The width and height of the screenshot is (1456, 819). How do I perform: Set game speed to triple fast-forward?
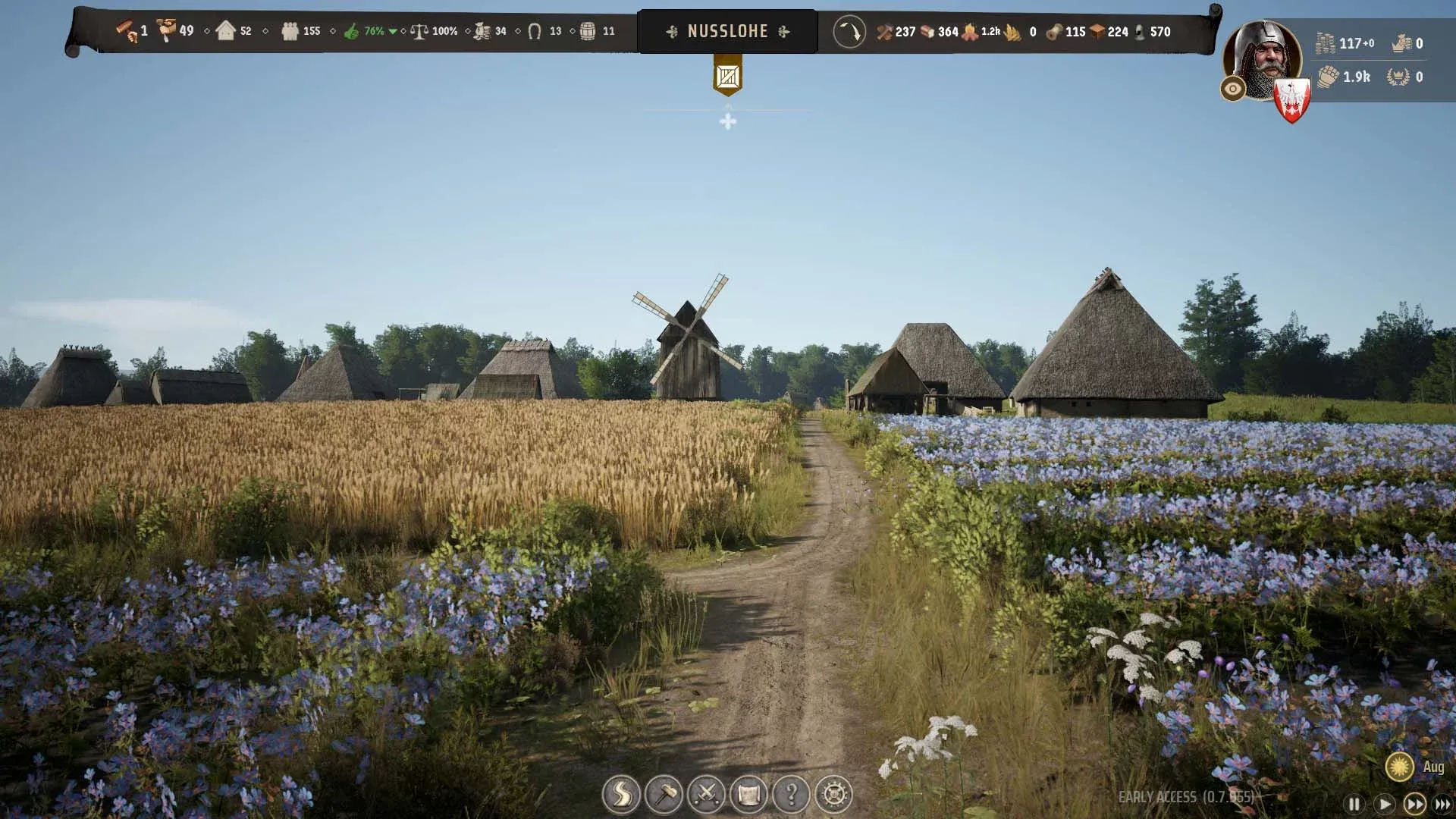(x=1442, y=804)
